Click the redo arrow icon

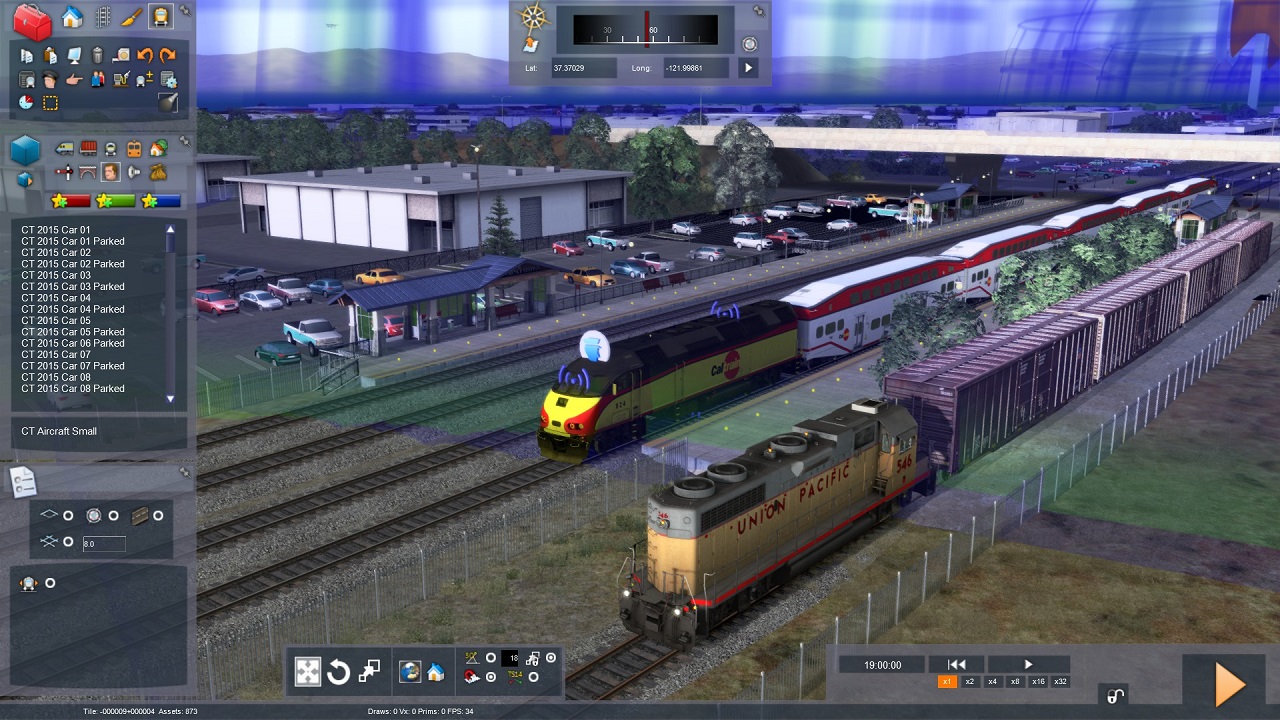(x=168, y=56)
